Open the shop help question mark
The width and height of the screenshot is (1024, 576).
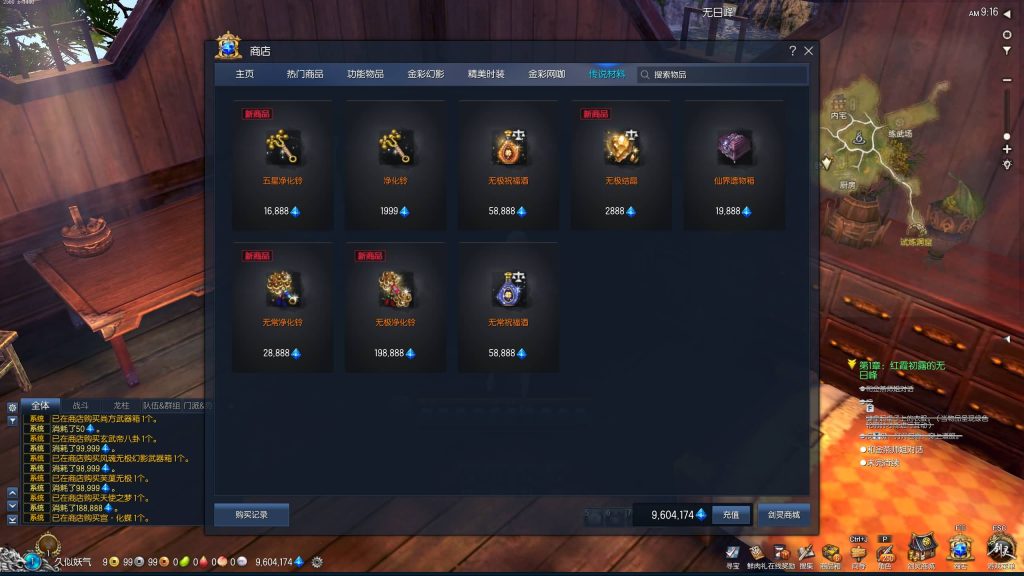pyautogui.click(x=792, y=51)
